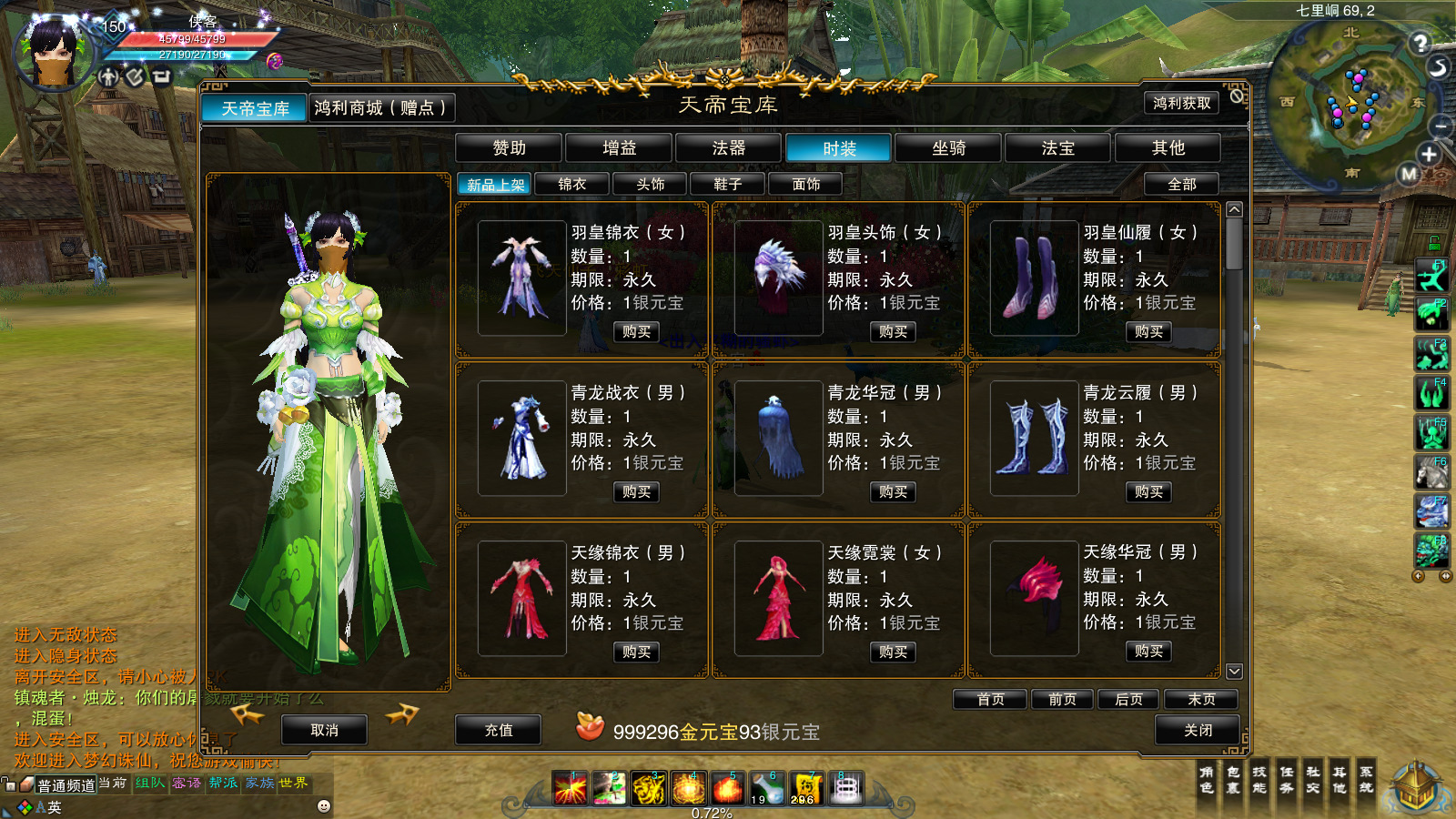Open the 坐骑 category tab
The image size is (1456, 819).
pos(948,148)
